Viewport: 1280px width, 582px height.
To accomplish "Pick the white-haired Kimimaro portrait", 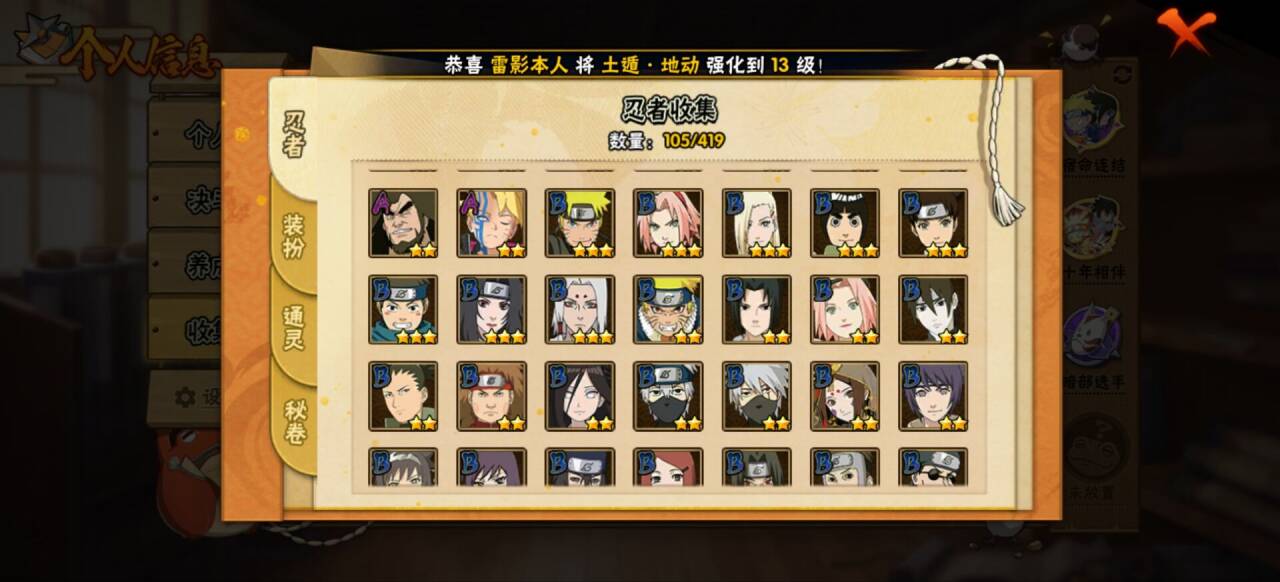I will 580,310.
